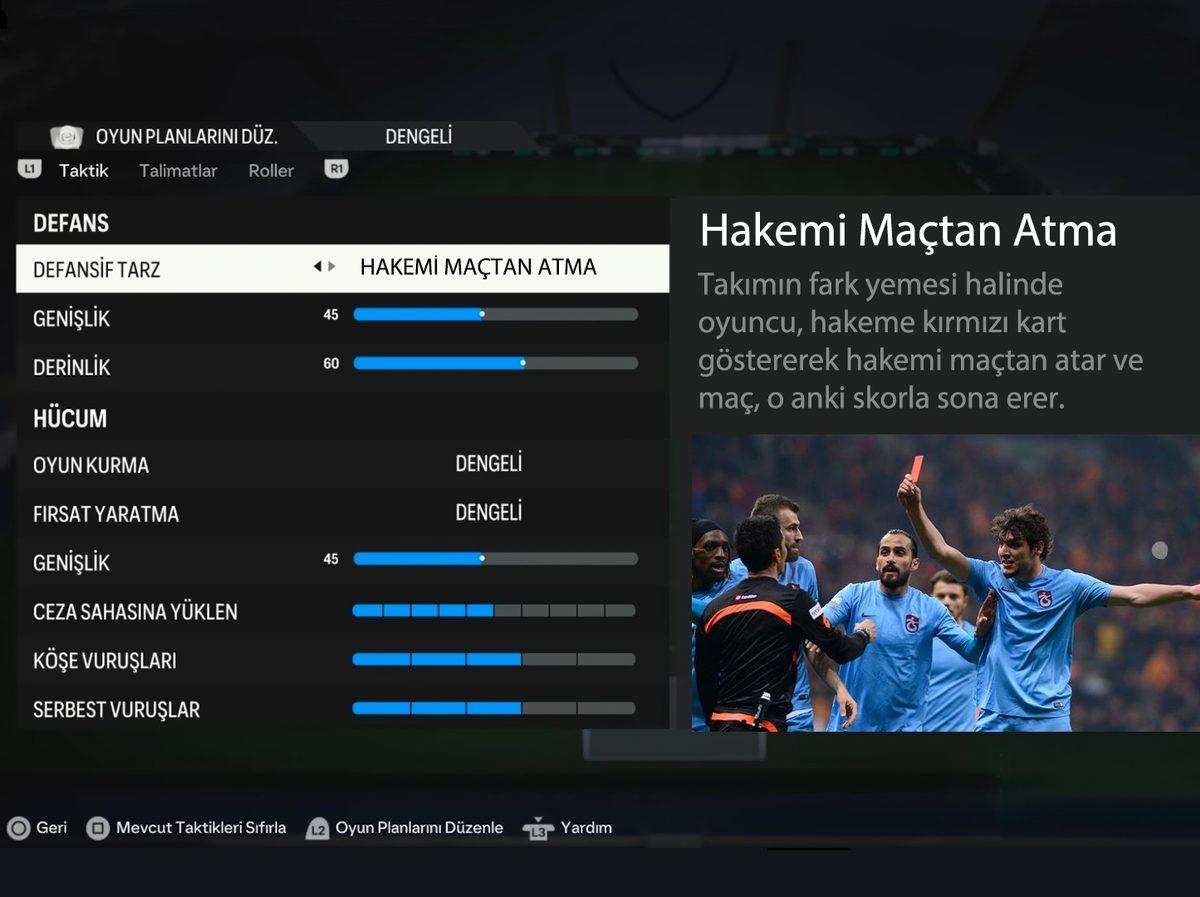Change the Ceza Sahasına Yüklen bar

pos(494,610)
